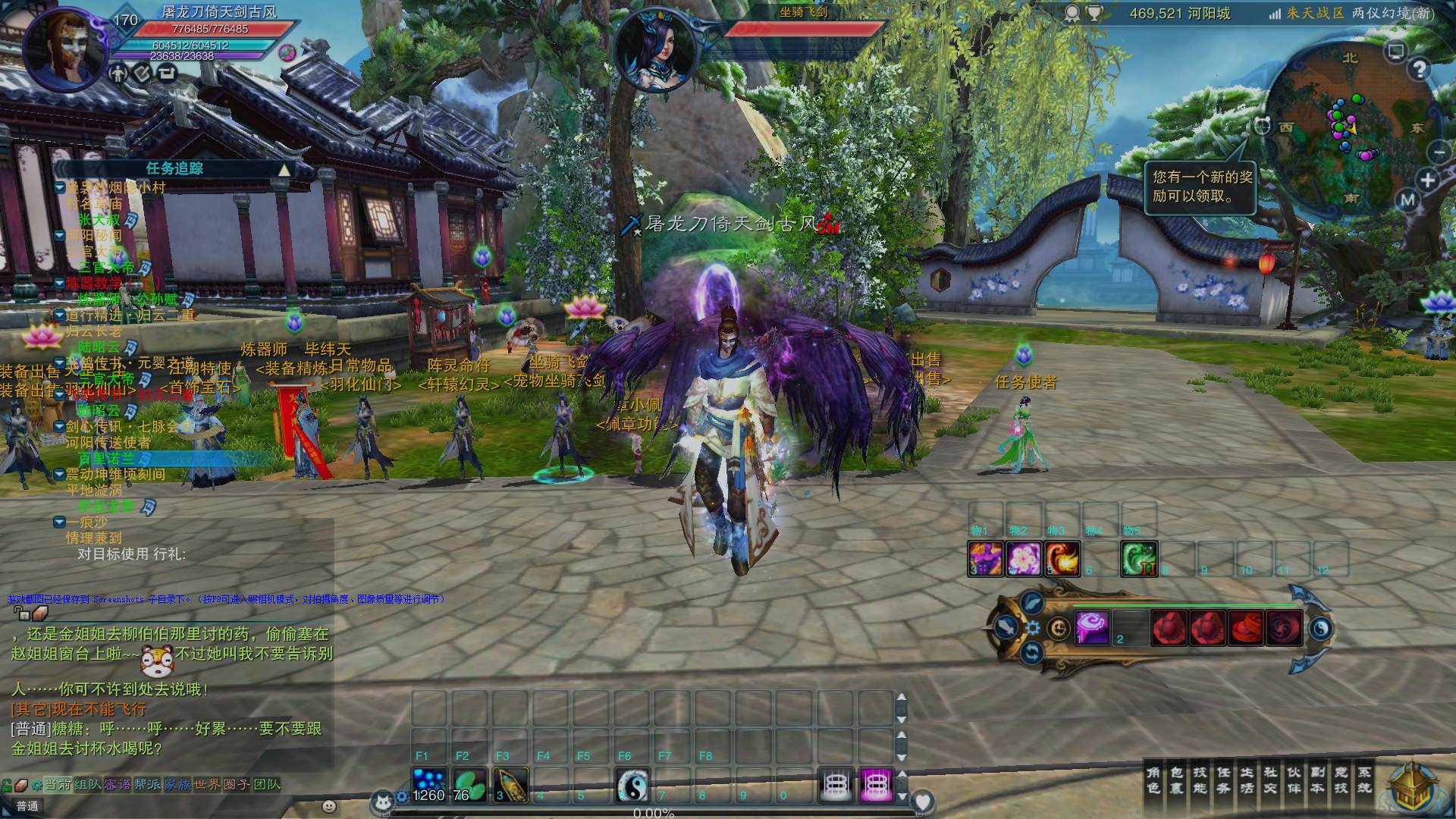Screen dimensions: 1456x819
Task: Switch chat to the 组队 party channel
Action: 88,784
